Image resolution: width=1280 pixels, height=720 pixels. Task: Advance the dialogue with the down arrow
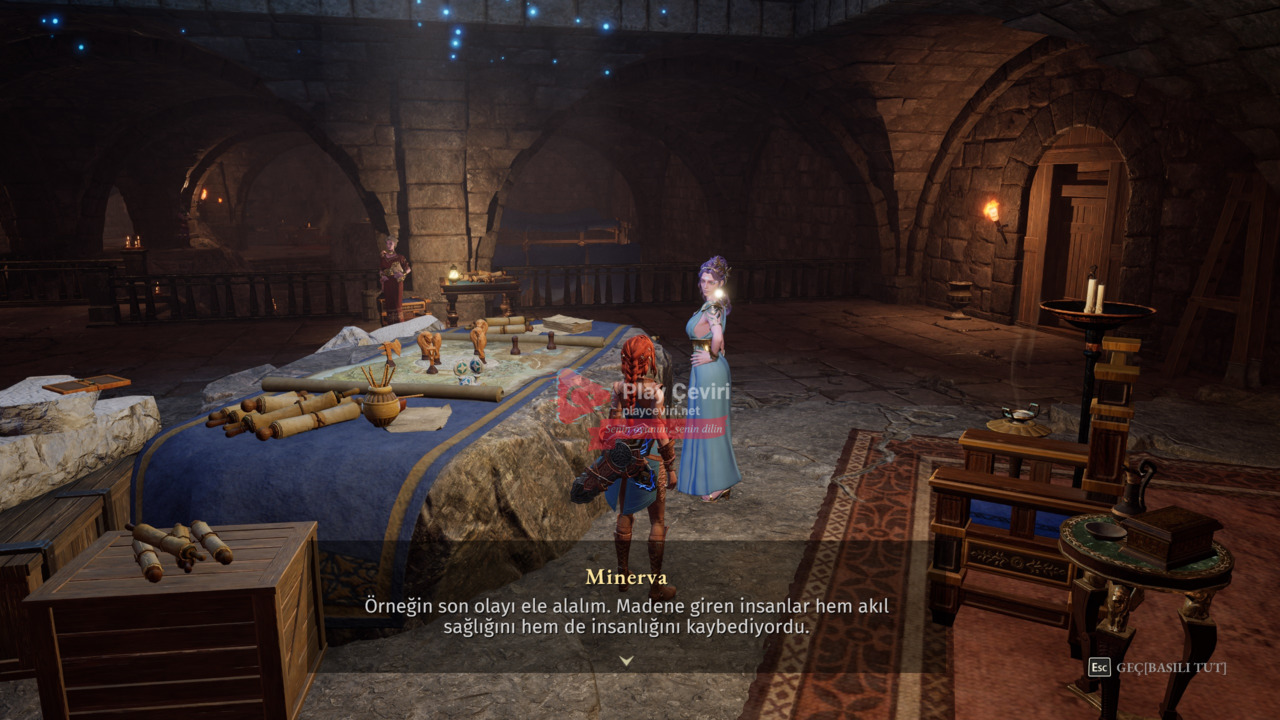coord(626,660)
